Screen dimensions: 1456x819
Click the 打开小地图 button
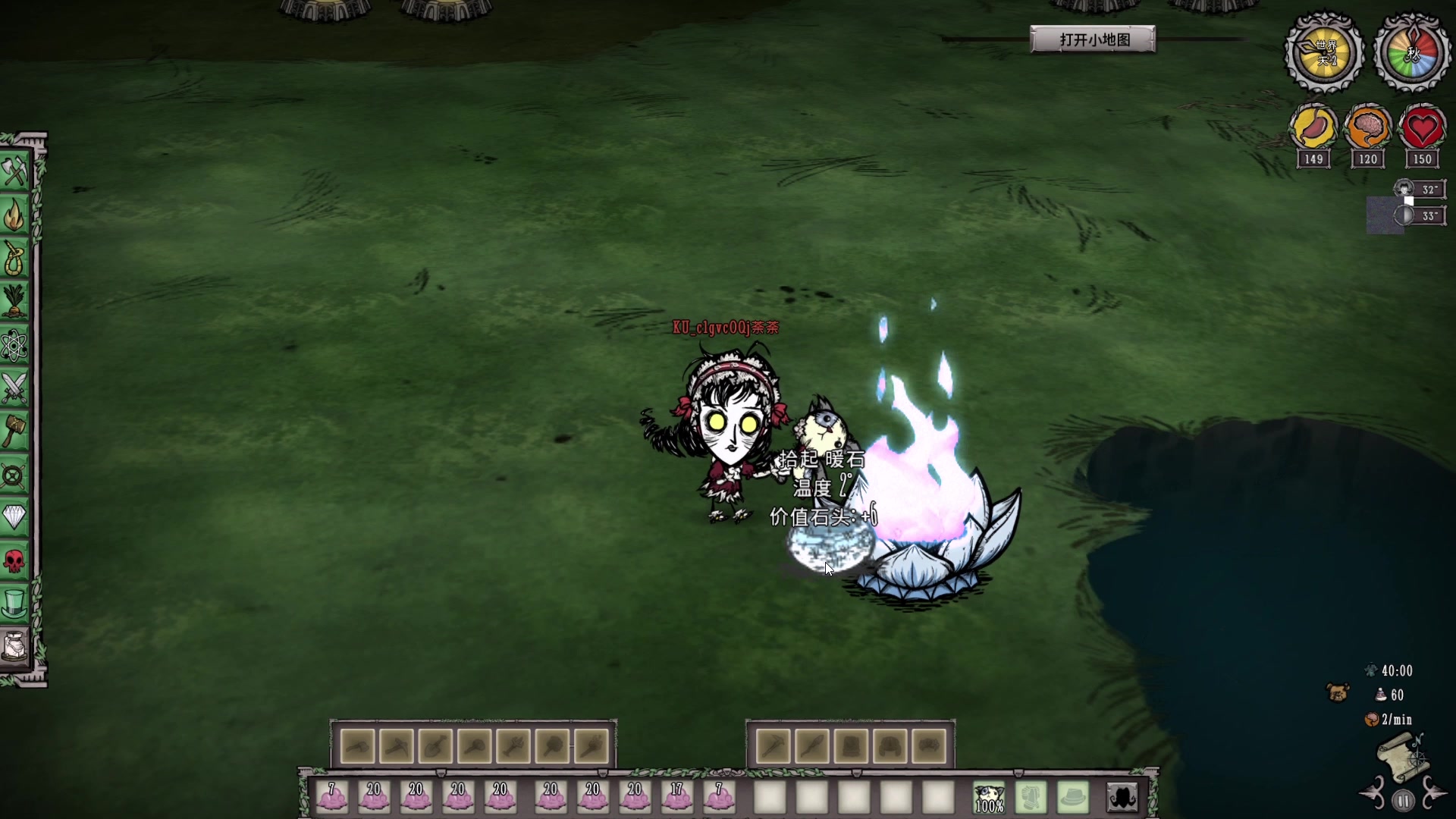pos(1093,39)
